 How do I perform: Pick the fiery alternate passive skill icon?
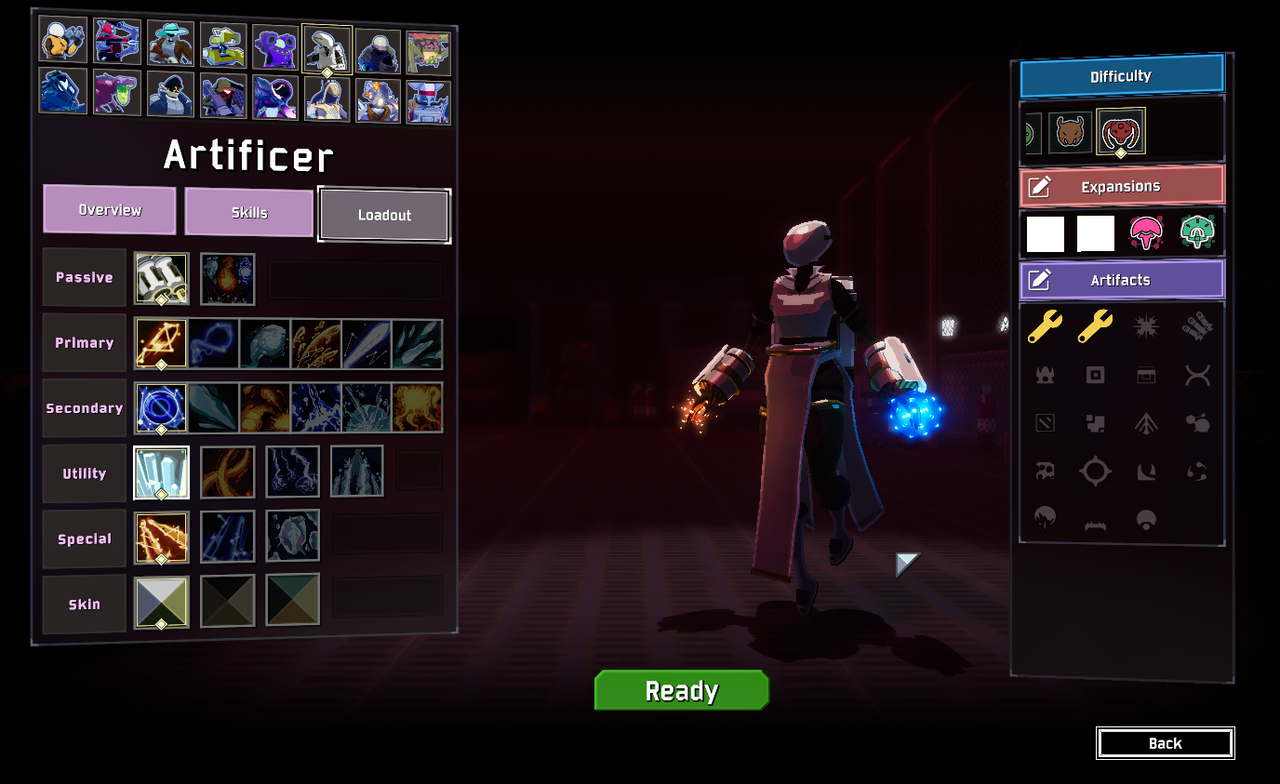[228, 279]
